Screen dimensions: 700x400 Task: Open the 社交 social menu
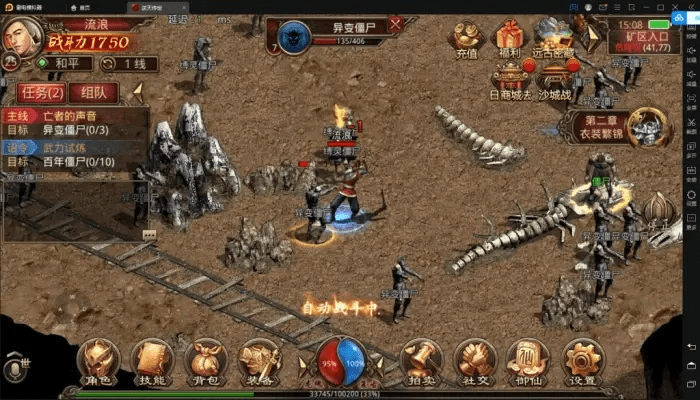(x=474, y=360)
